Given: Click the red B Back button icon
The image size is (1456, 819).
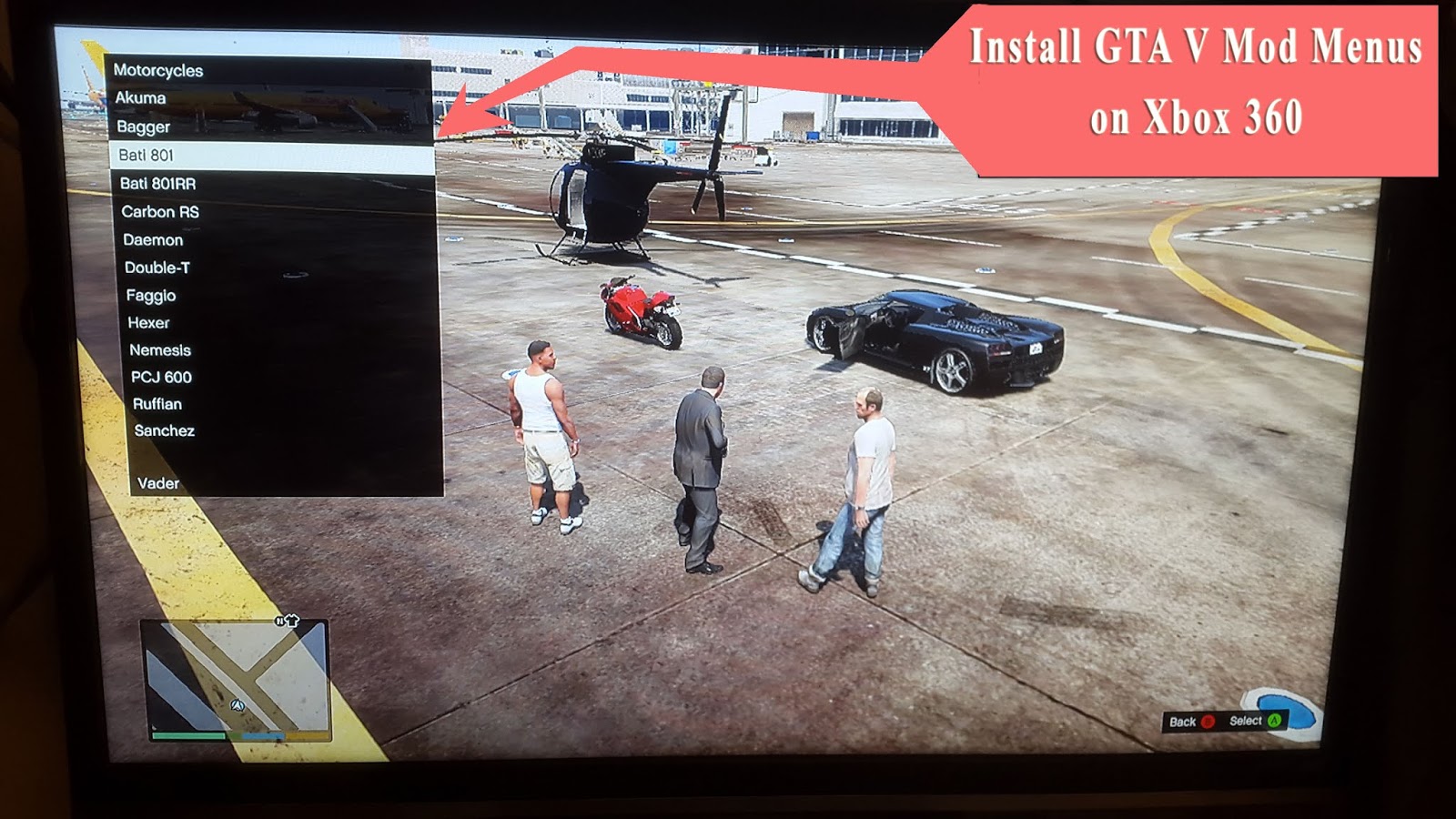Looking at the screenshot, I should coord(1208,721).
